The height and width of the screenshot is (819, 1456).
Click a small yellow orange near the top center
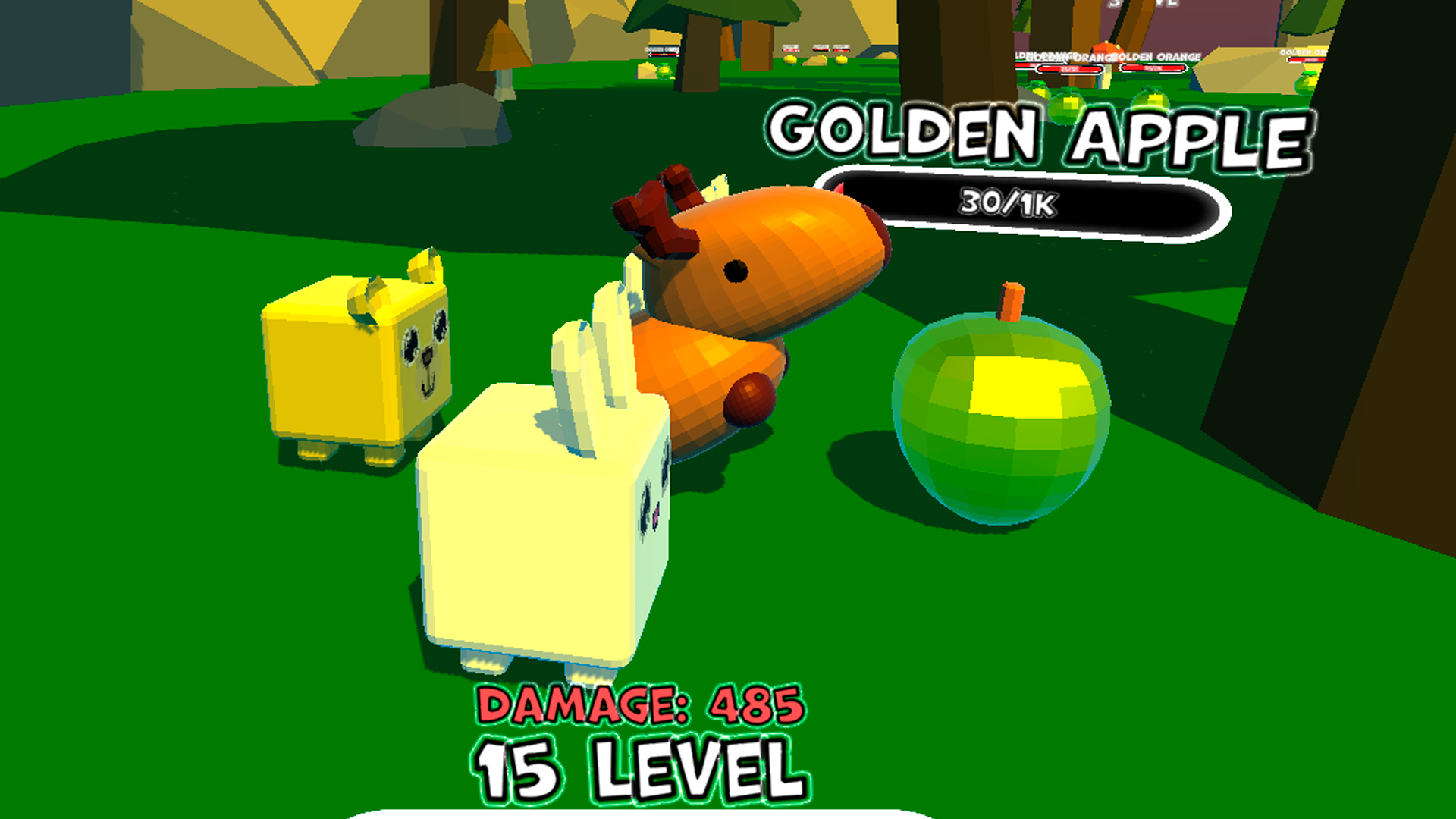click(791, 59)
